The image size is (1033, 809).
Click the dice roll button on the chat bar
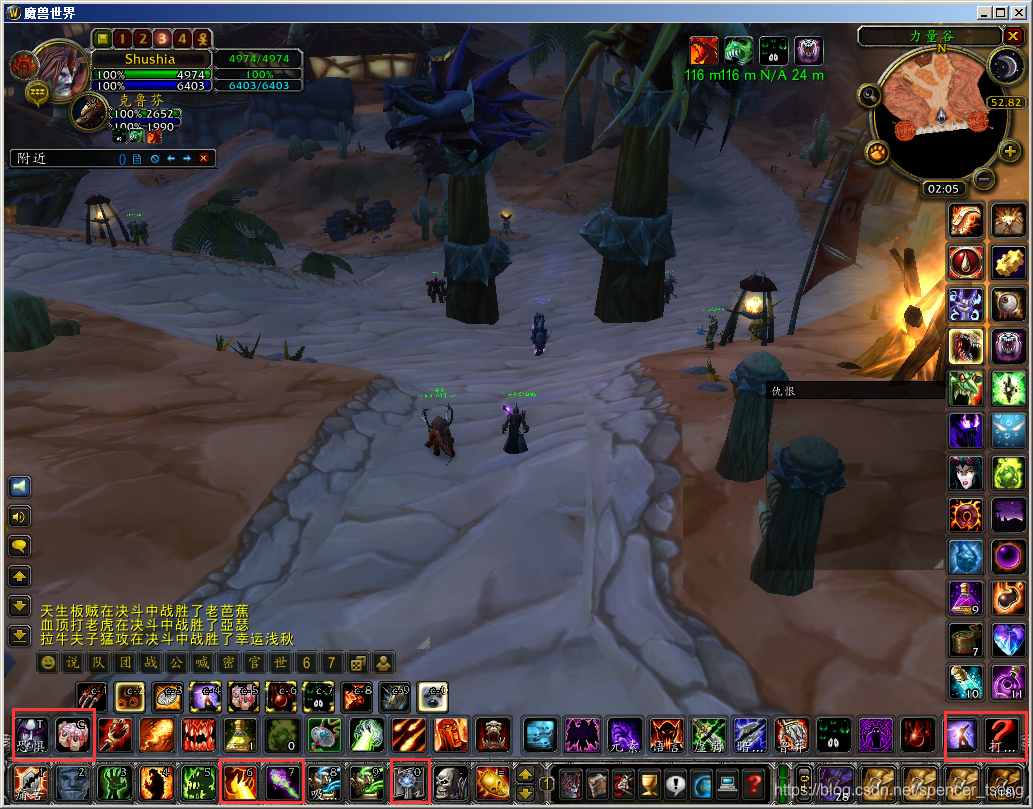tap(357, 663)
